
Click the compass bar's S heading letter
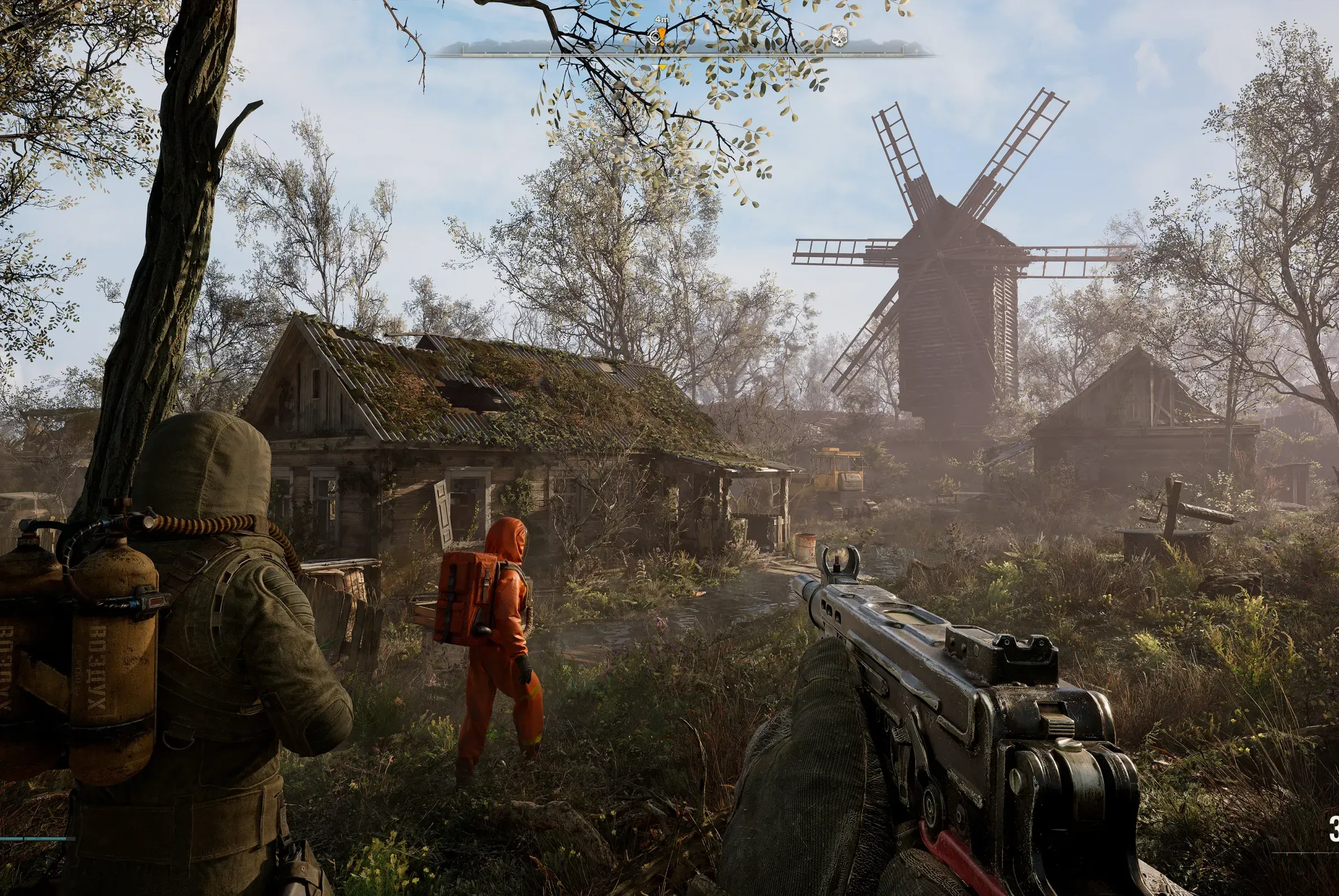click(x=566, y=28)
